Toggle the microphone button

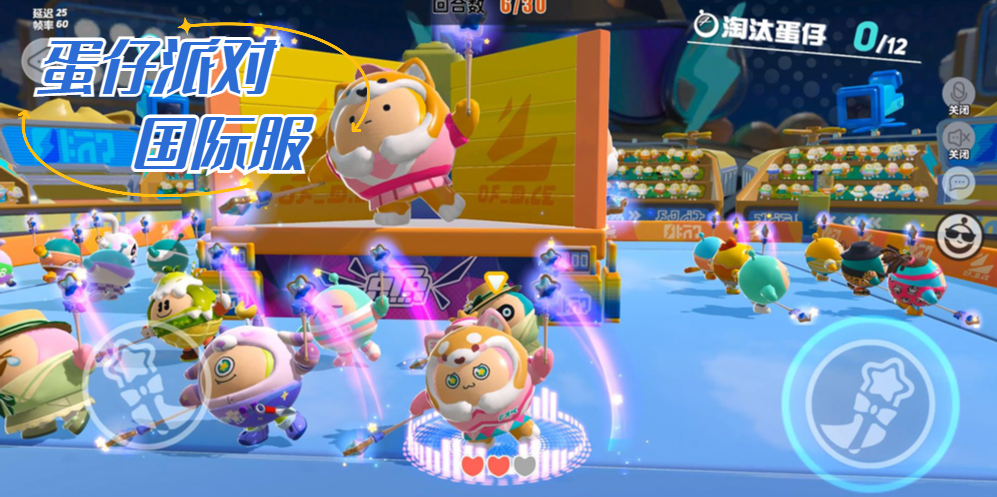958,92
